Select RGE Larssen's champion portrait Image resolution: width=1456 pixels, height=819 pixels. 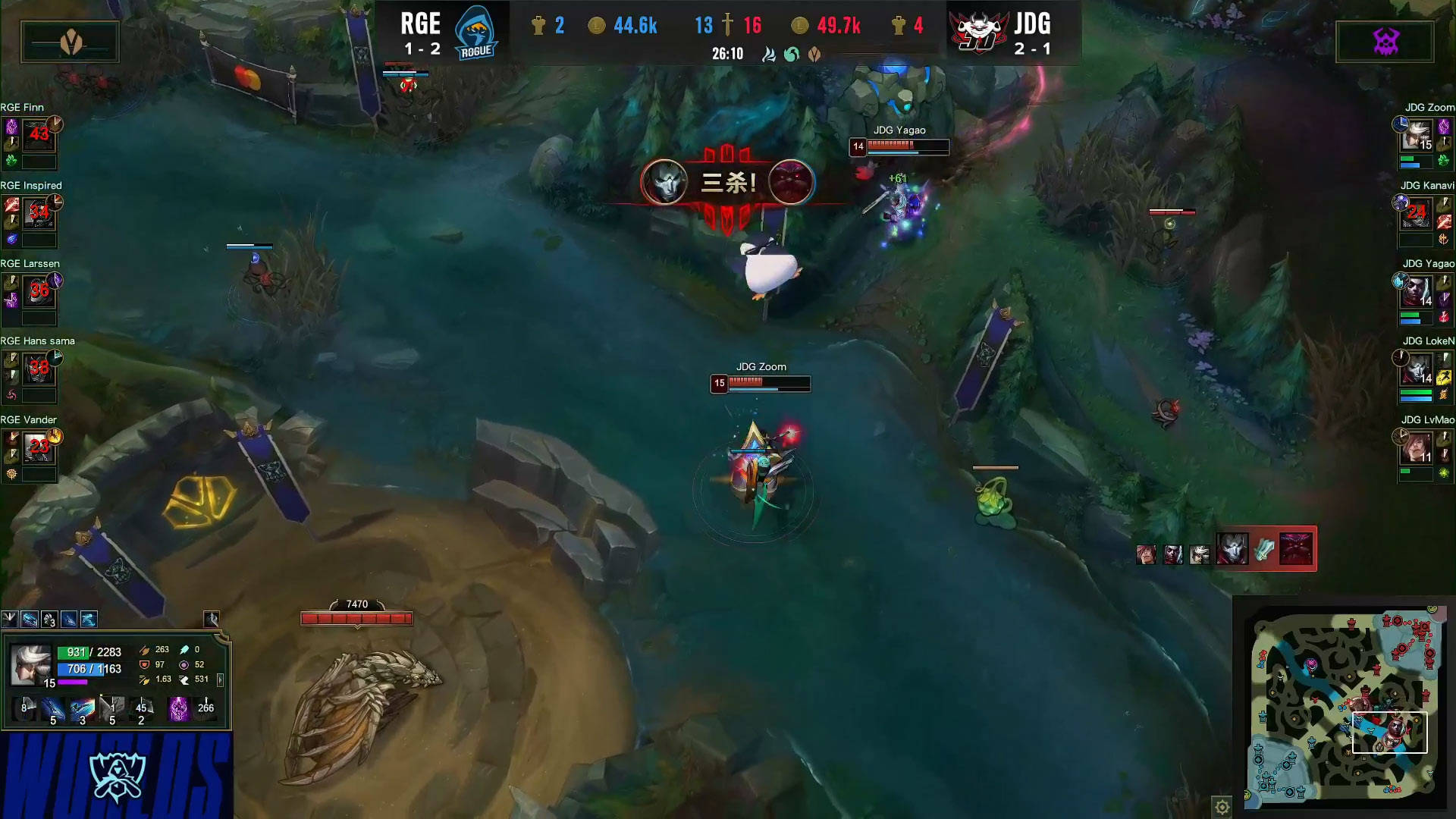(x=39, y=291)
